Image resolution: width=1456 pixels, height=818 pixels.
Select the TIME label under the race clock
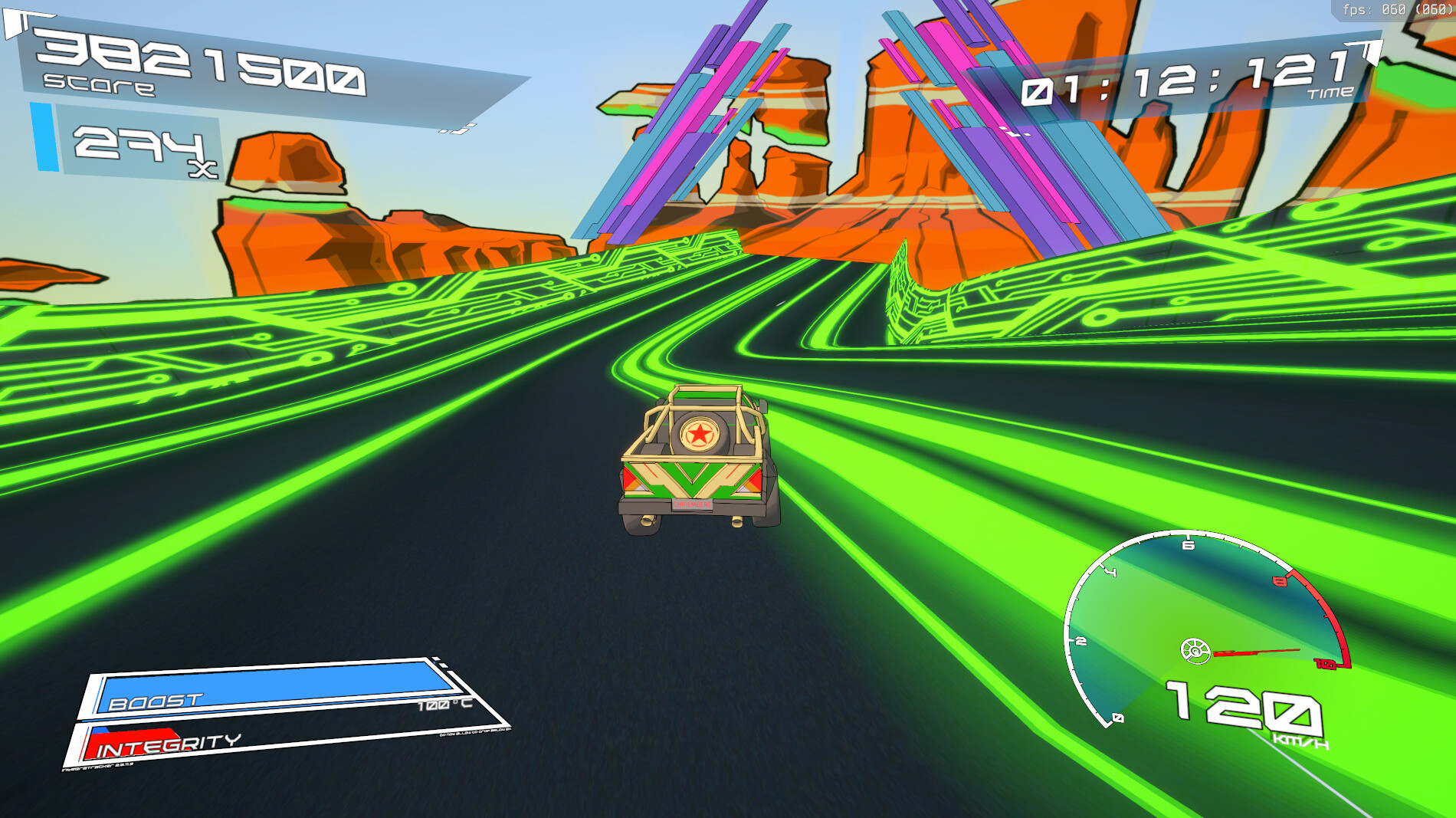(x=1330, y=91)
